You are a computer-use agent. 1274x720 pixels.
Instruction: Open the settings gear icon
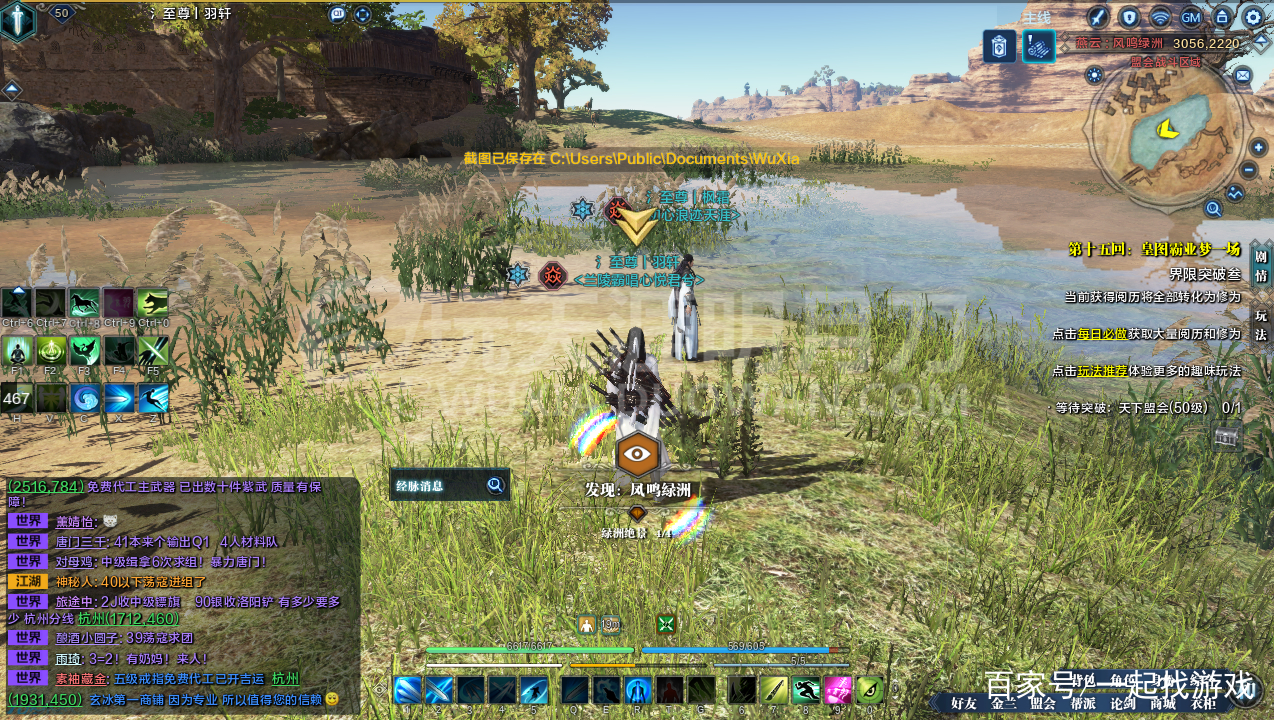(x=1253, y=17)
